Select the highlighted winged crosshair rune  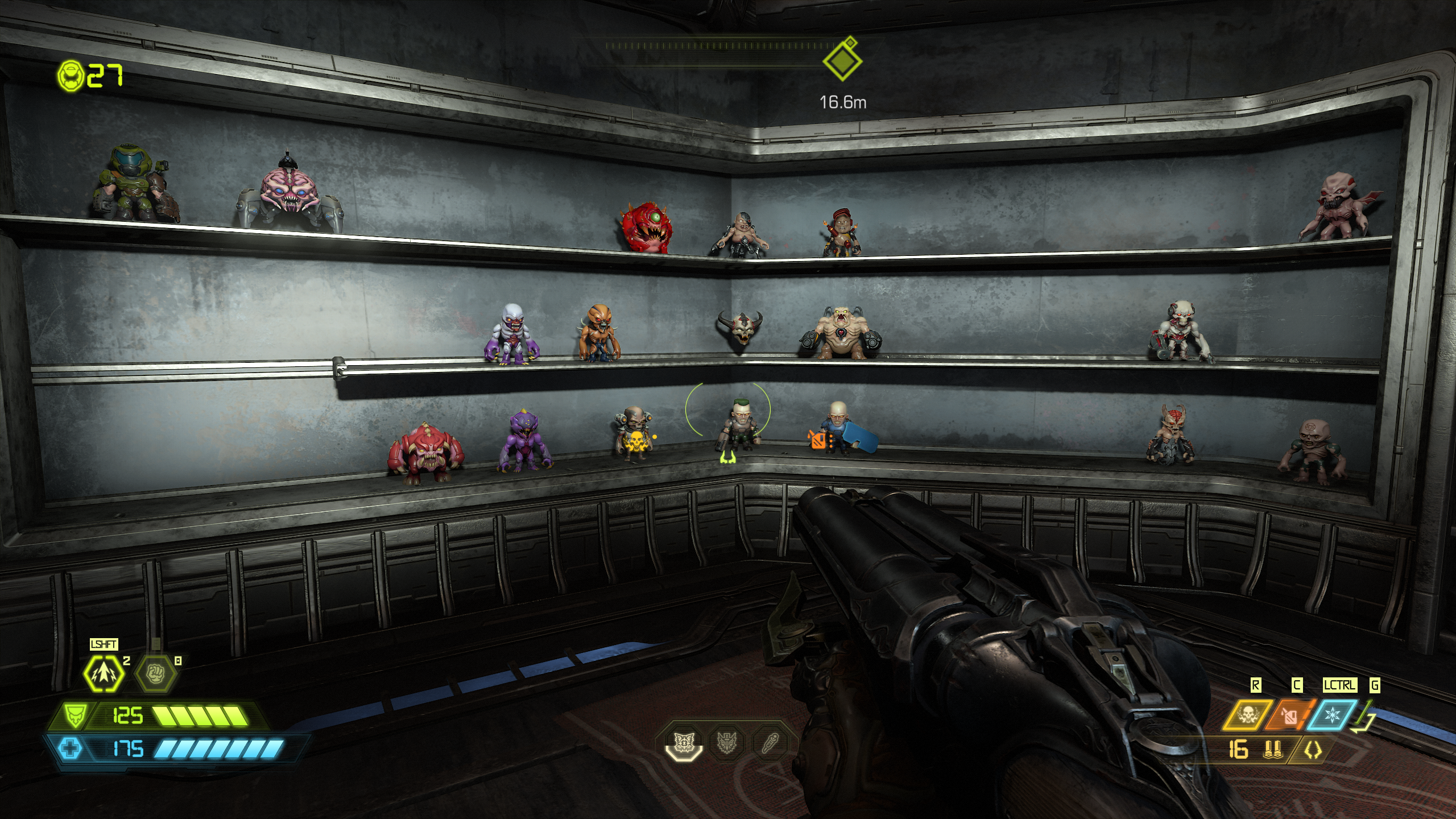tap(684, 742)
